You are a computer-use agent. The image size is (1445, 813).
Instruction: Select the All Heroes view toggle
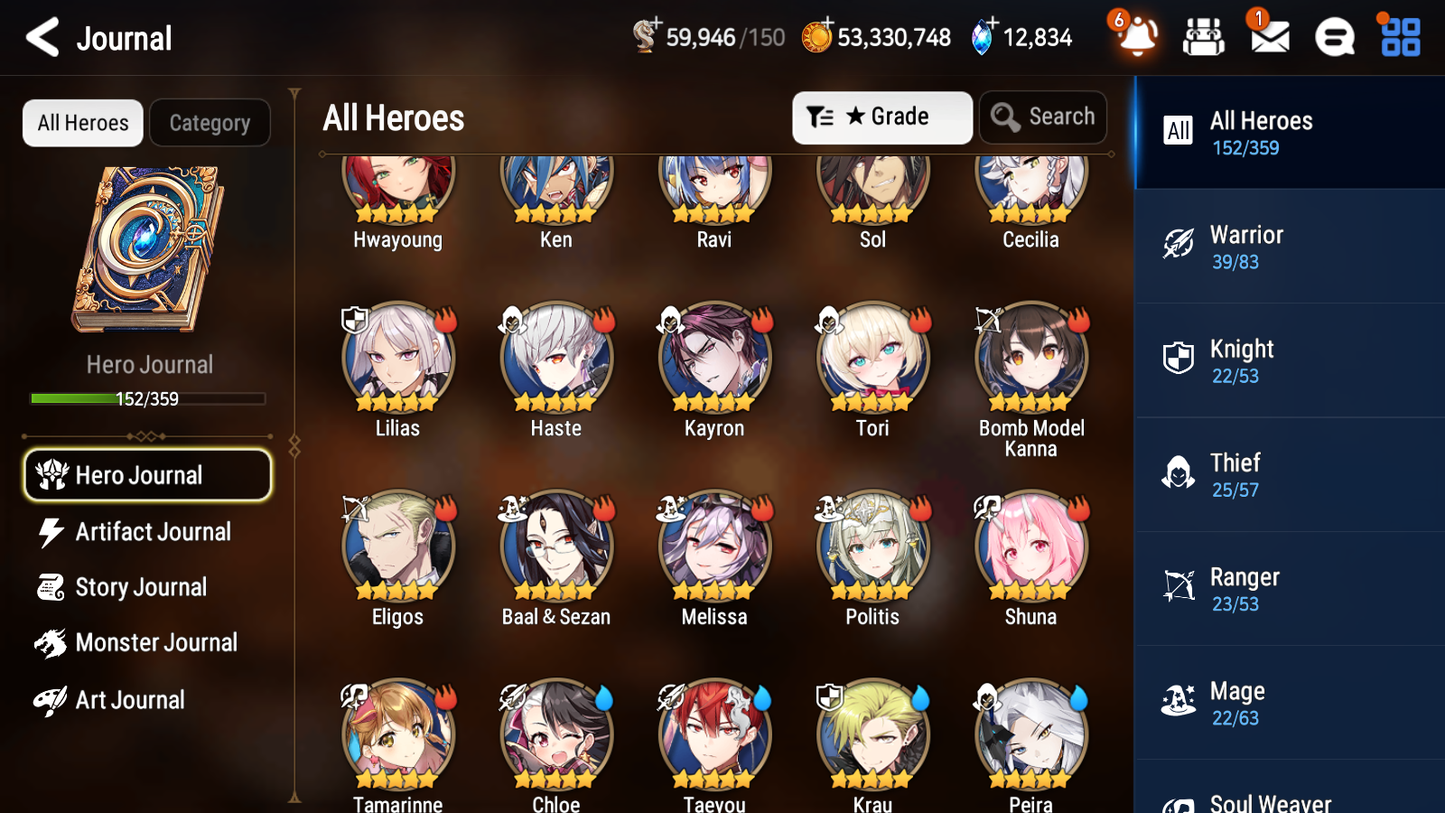point(82,122)
